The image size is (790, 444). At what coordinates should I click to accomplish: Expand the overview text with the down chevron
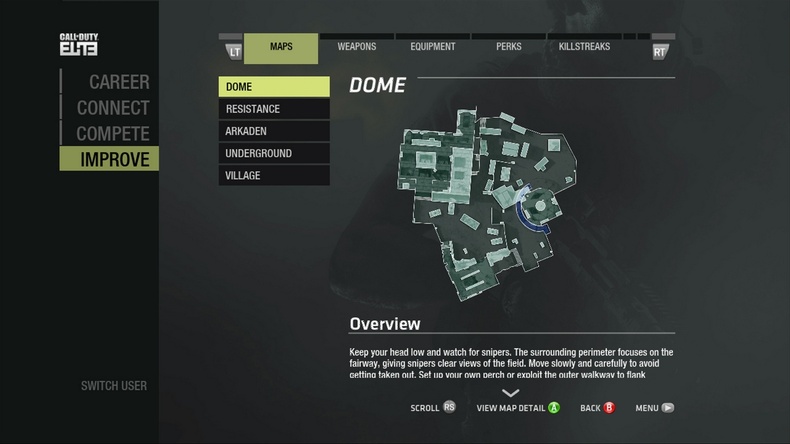(511, 393)
